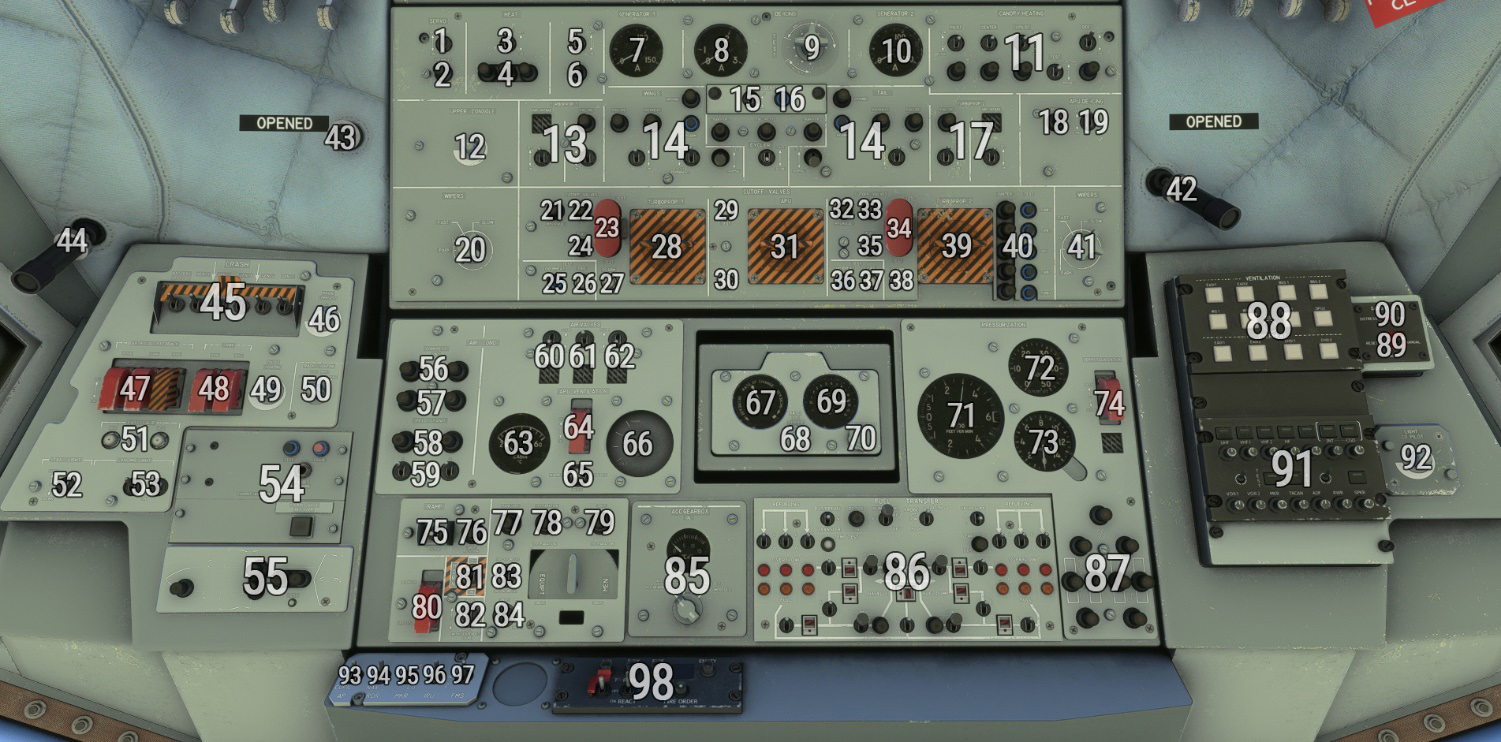Click the left WIPERS knob numbered 20
The image size is (1501, 742).
(x=470, y=249)
